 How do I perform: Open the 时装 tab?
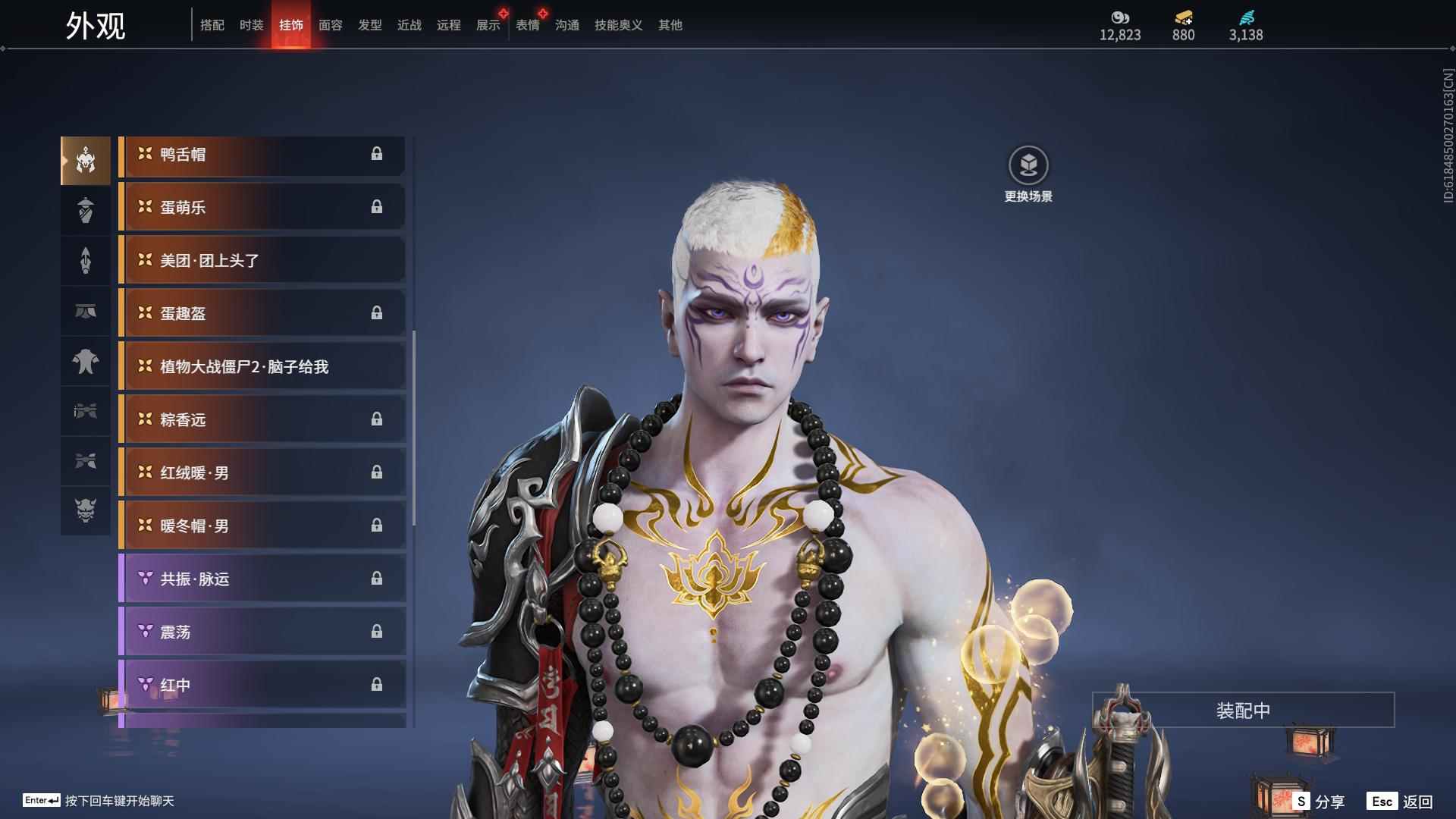[251, 25]
